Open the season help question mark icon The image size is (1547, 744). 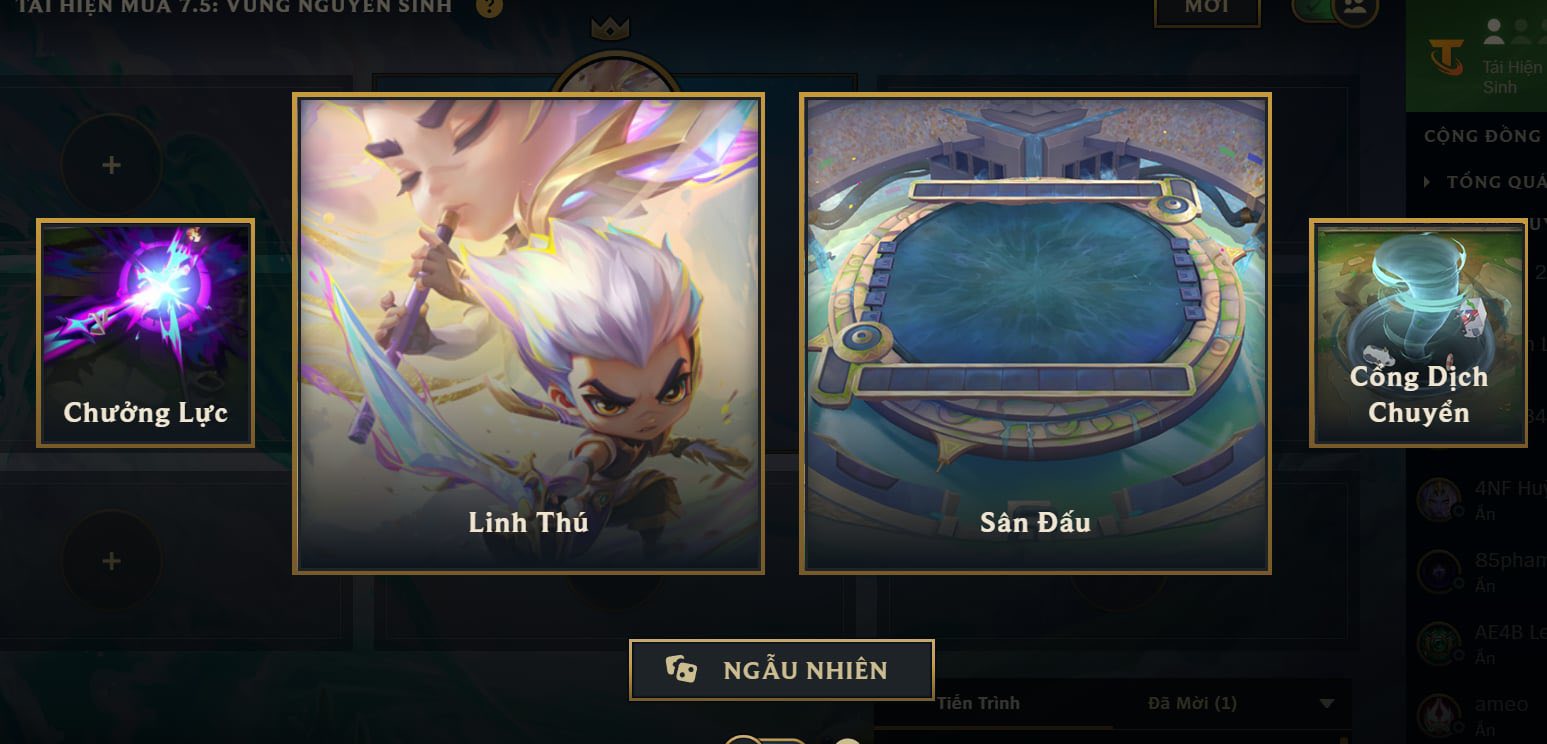pos(489,8)
